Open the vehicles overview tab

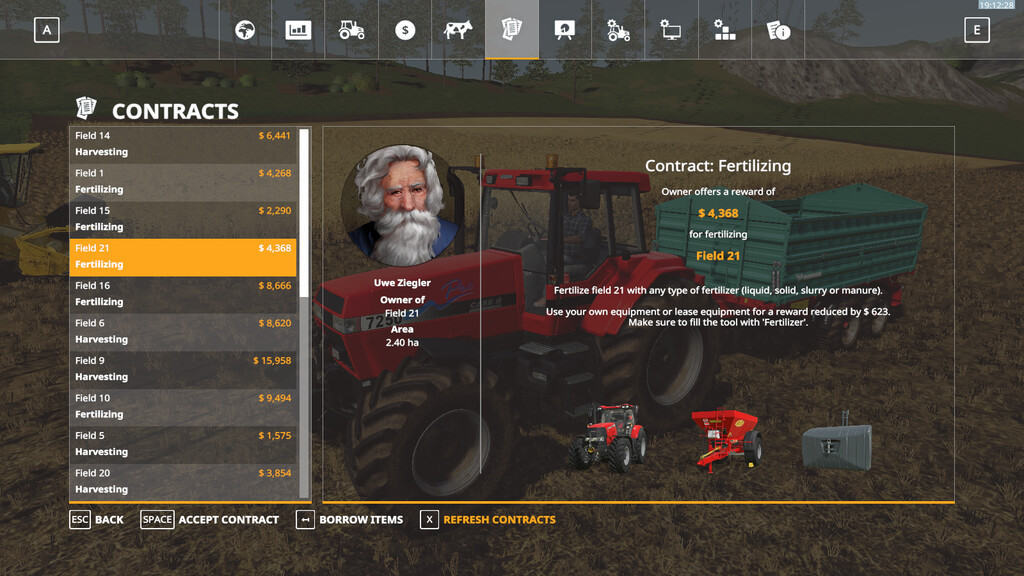[x=352, y=30]
